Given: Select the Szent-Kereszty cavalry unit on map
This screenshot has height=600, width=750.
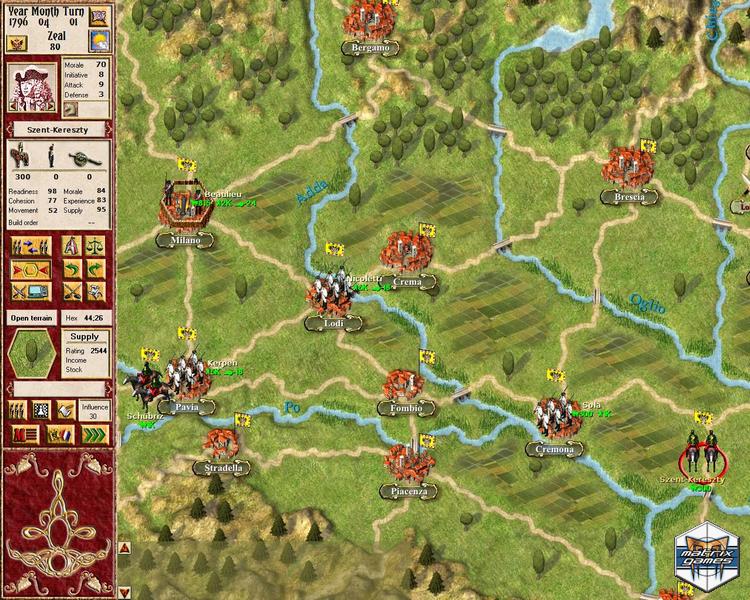Looking at the screenshot, I should tap(701, 455).
